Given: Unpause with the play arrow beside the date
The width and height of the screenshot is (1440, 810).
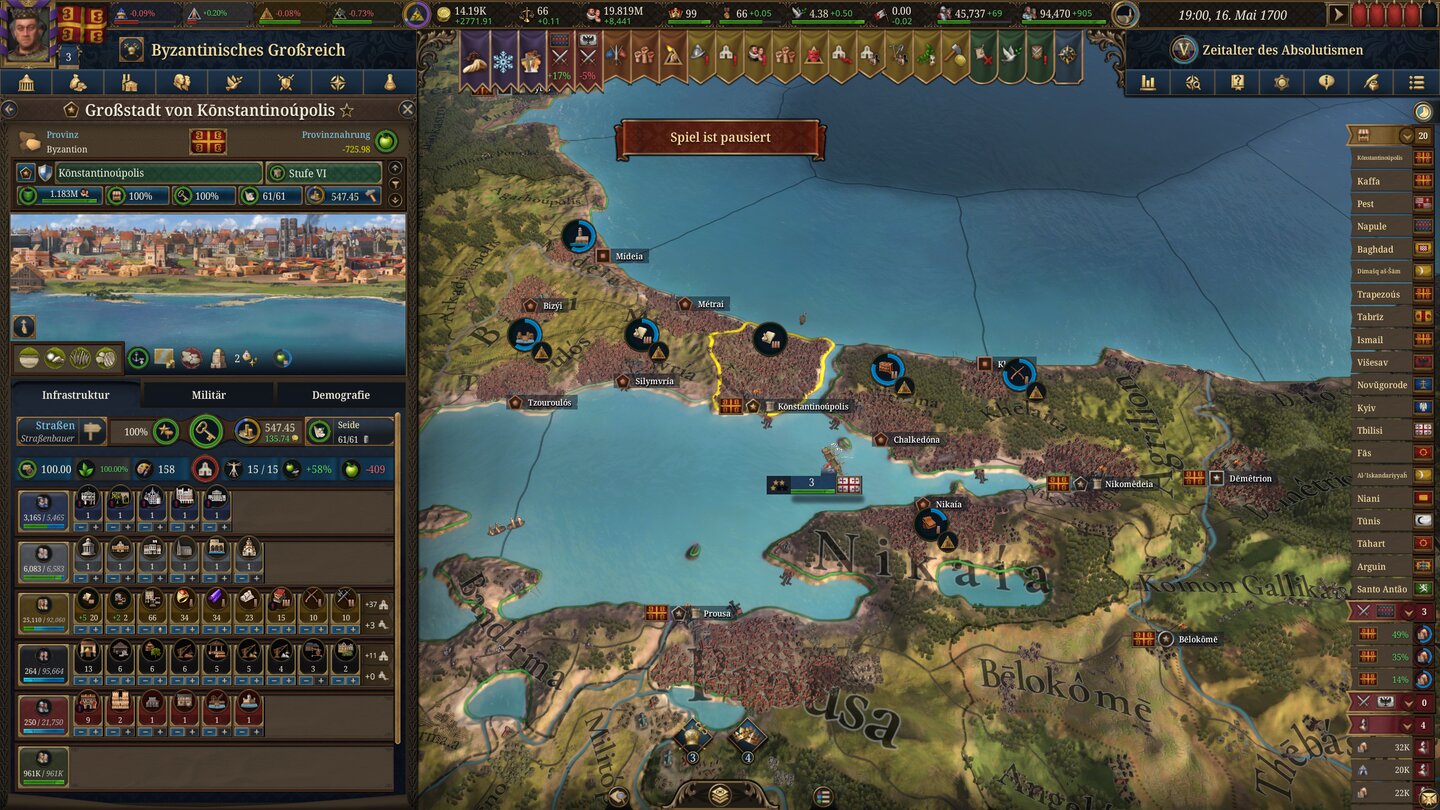Looking at the screenshot, I should (1338, 15).
